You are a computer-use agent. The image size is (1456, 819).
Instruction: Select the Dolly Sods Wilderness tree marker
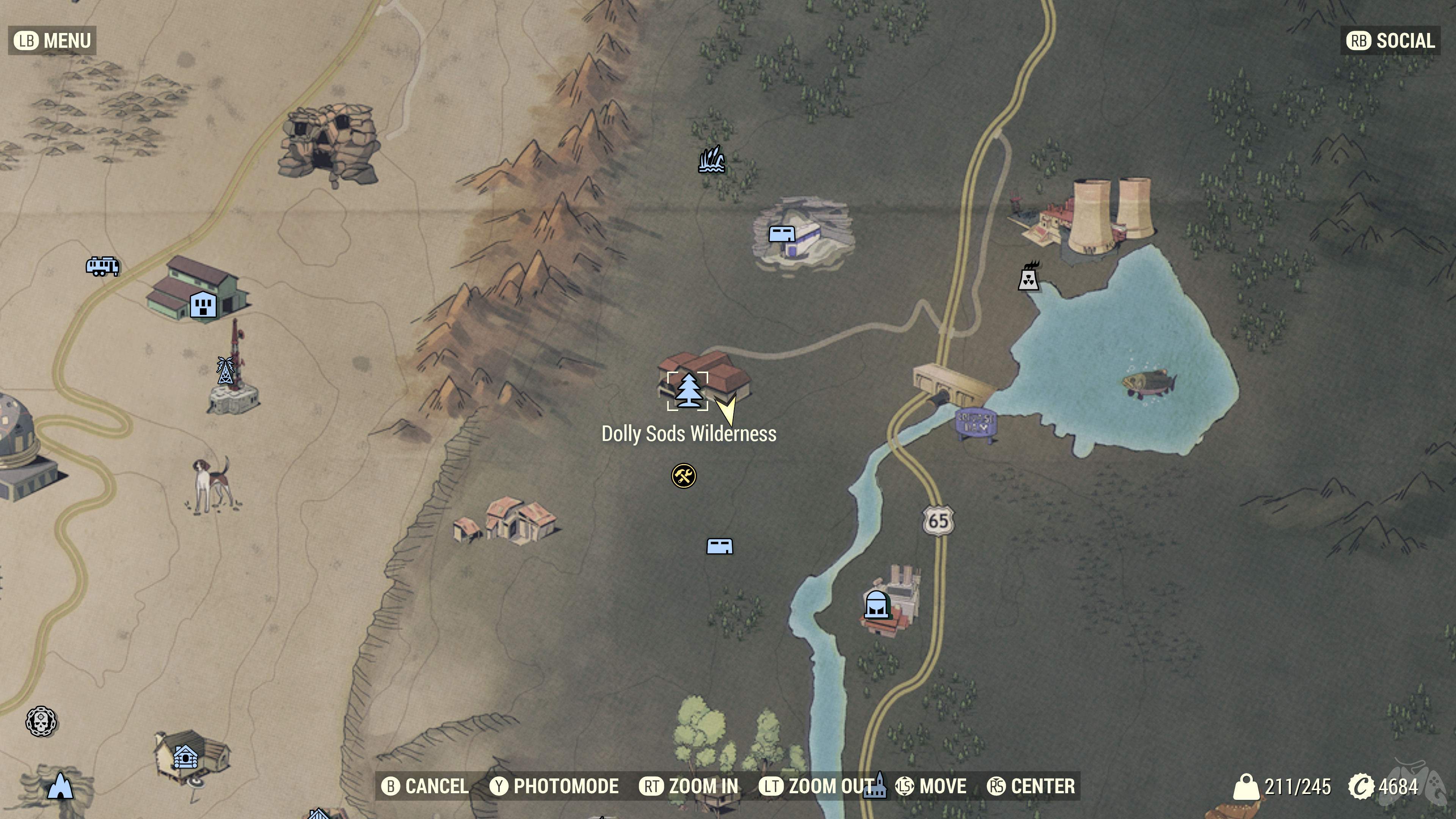pyautogui.click(x=688, y=391)
